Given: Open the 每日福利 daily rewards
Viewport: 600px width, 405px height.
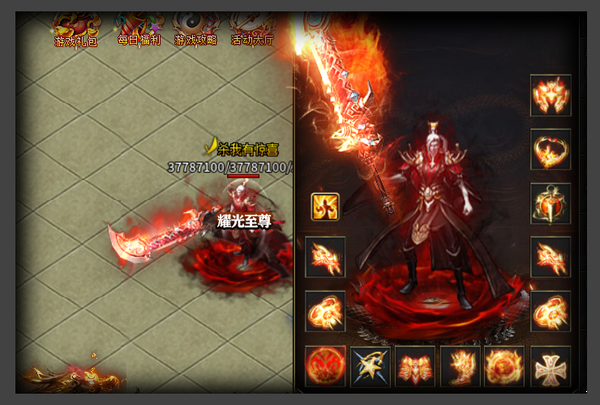Looking at the screenshot, I should (x=137, y=30).
